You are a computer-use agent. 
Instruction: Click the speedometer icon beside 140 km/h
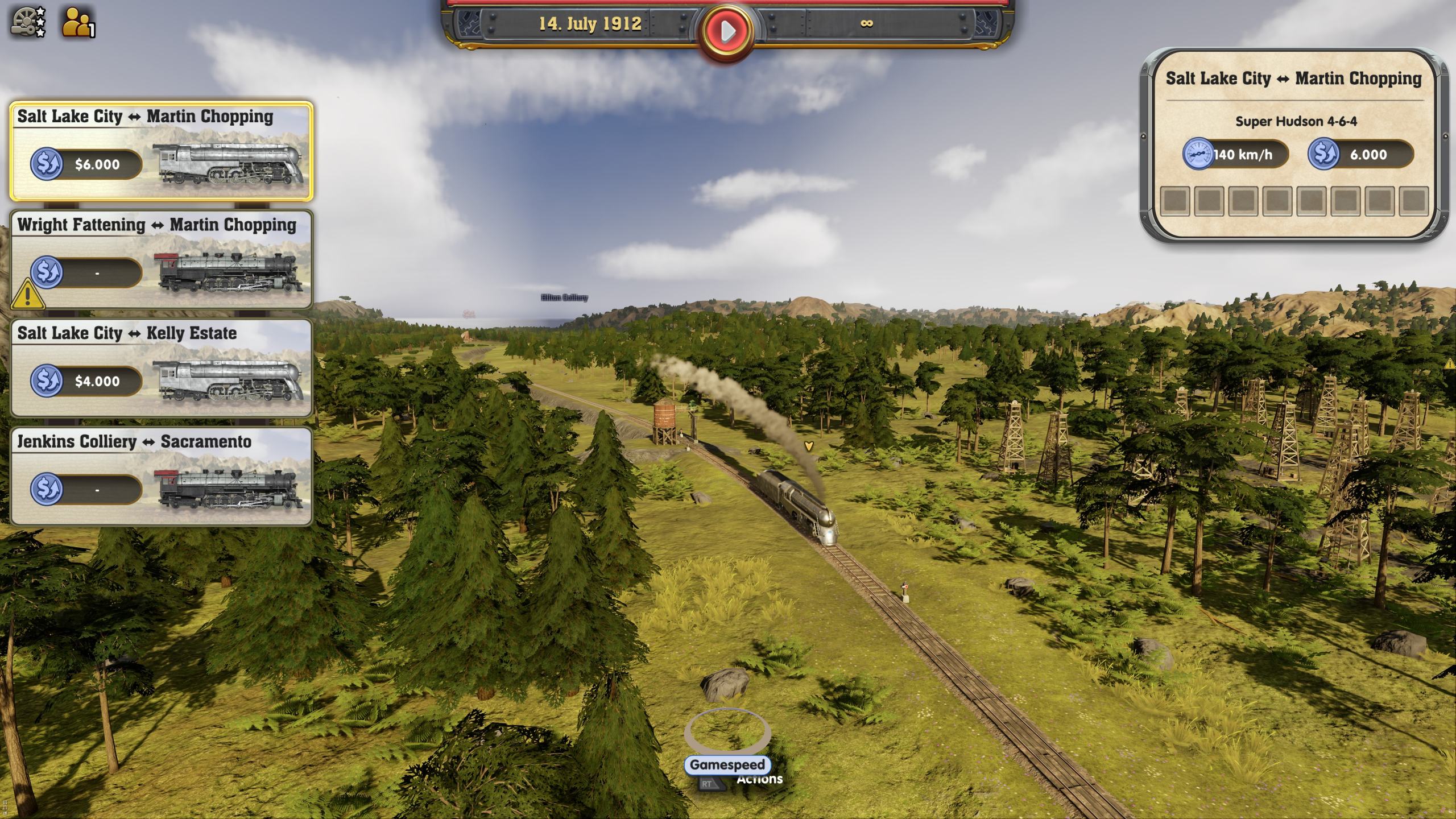tap(1198, 155)
